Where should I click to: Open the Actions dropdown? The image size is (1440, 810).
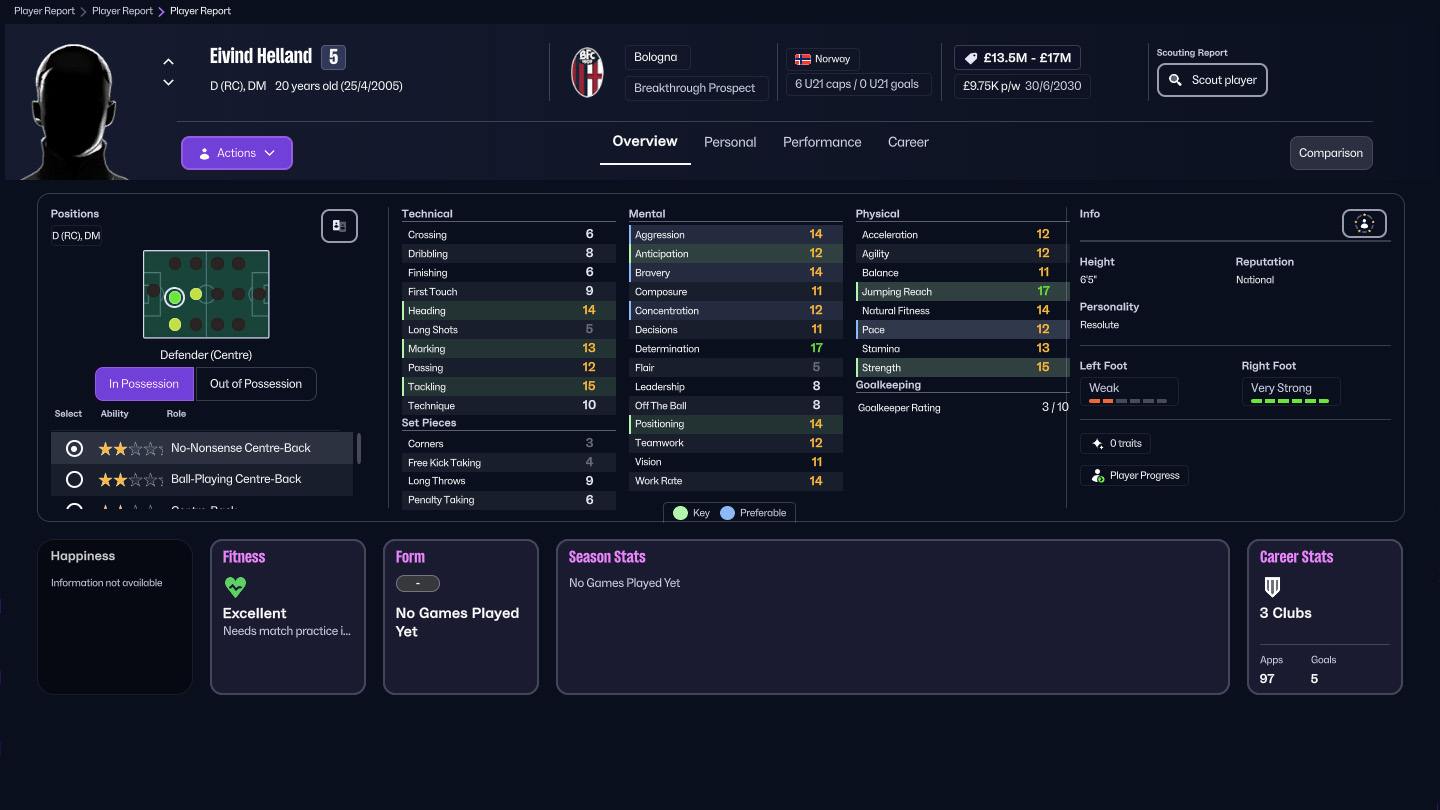(236, 152)
